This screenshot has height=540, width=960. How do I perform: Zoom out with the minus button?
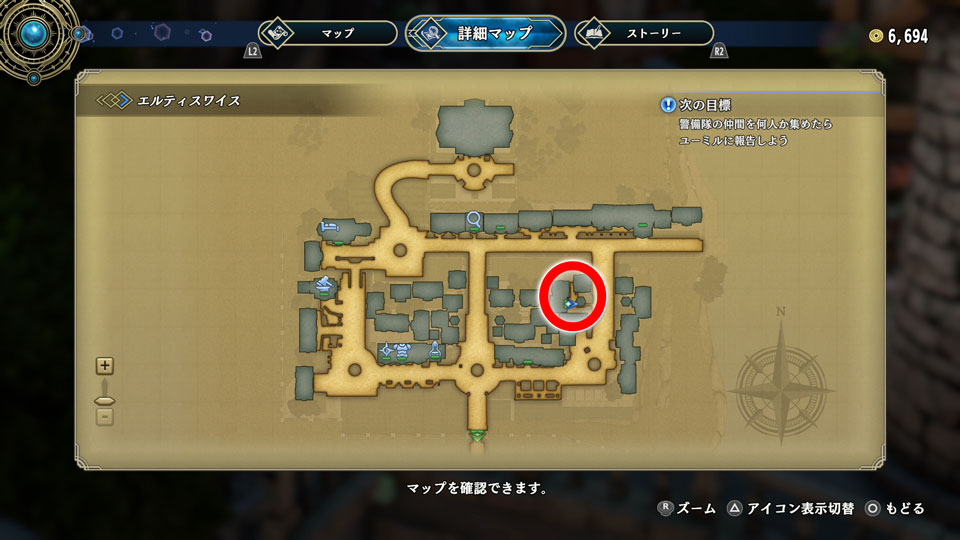[105, 417]
